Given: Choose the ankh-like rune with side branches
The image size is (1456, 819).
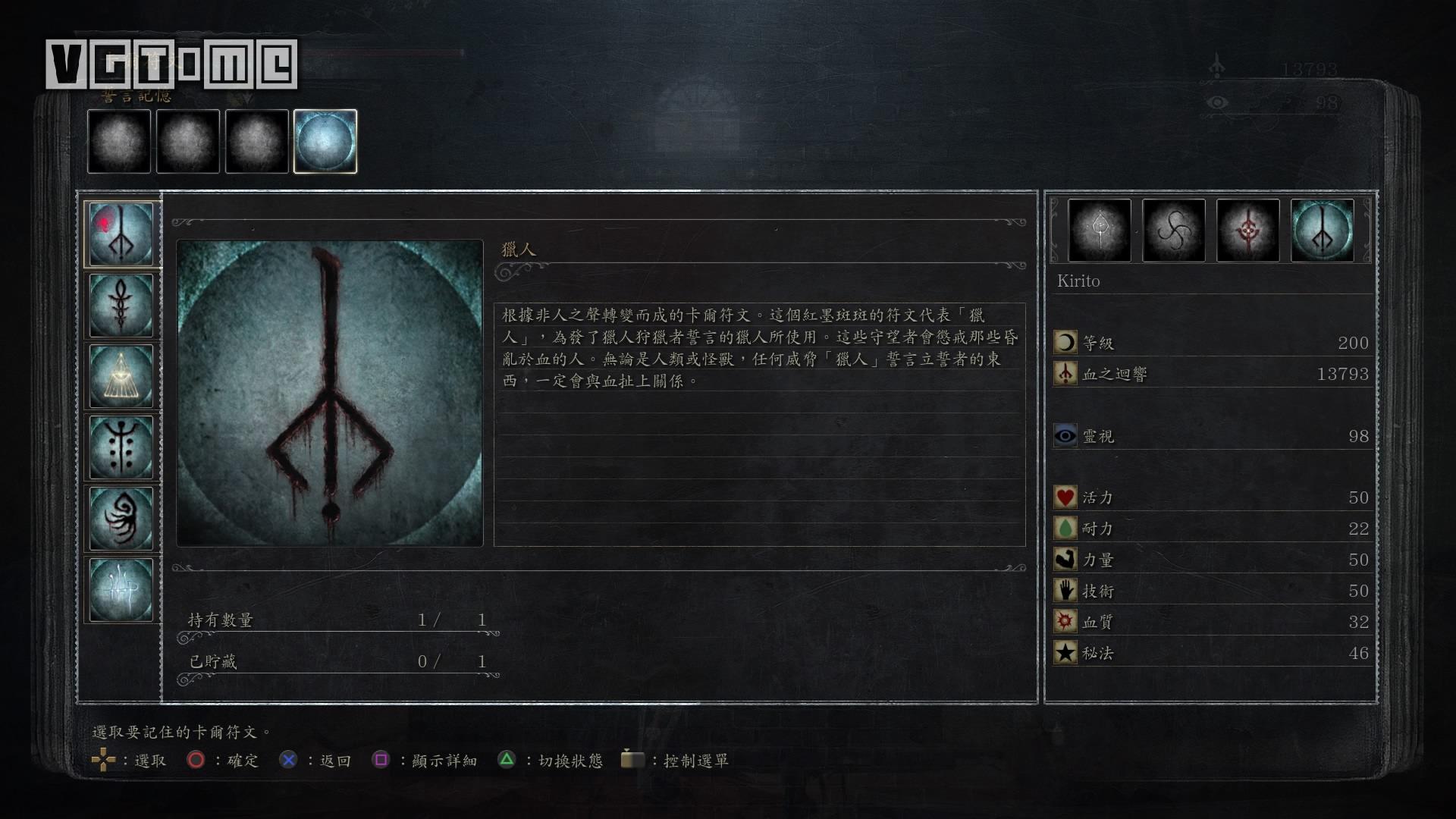Looking at the screenshot, I should pyautogui.click(x=121, y=305).
